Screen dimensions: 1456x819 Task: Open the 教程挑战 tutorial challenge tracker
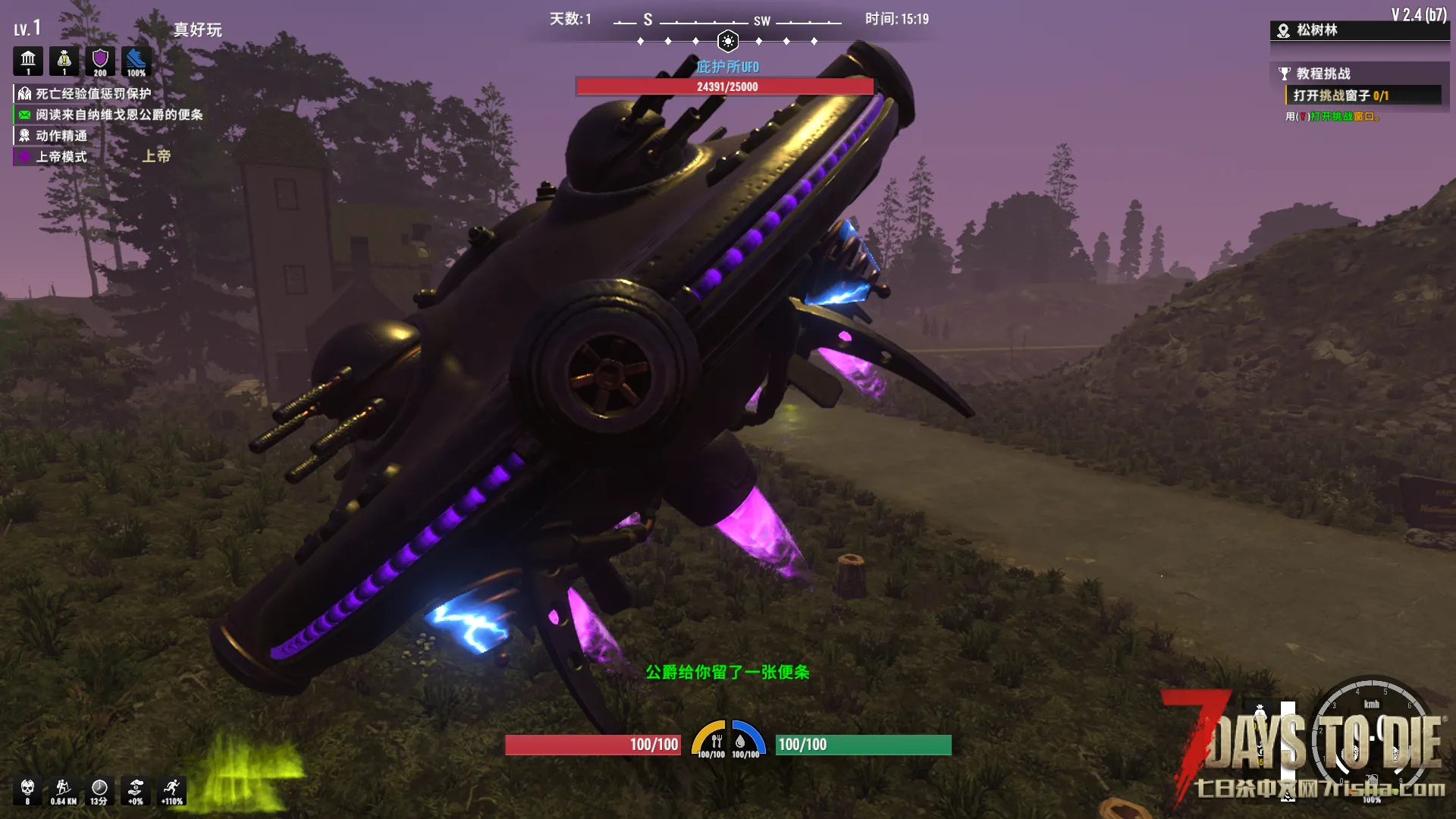point(1323,74)
